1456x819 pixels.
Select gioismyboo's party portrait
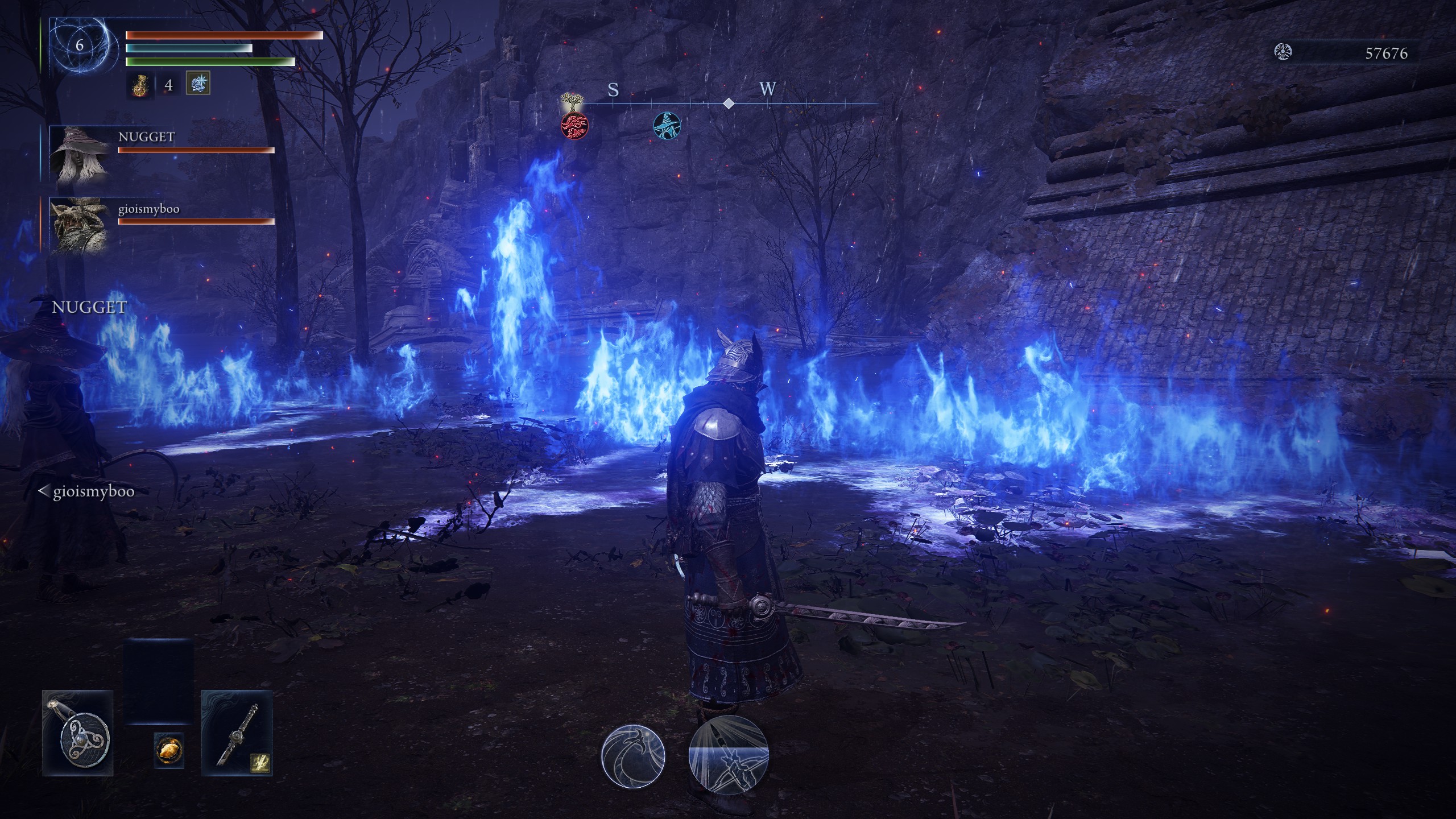[80, 225]
